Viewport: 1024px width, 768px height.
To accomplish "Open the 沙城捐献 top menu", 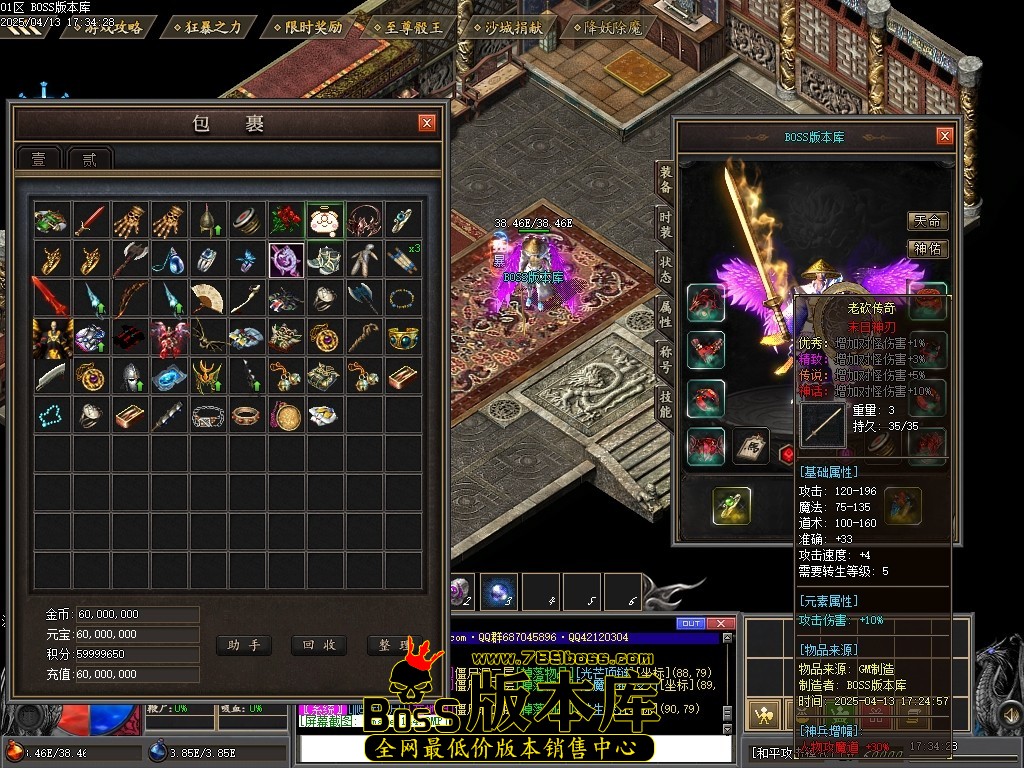I will pyautogui.click(x=512, y=27).
